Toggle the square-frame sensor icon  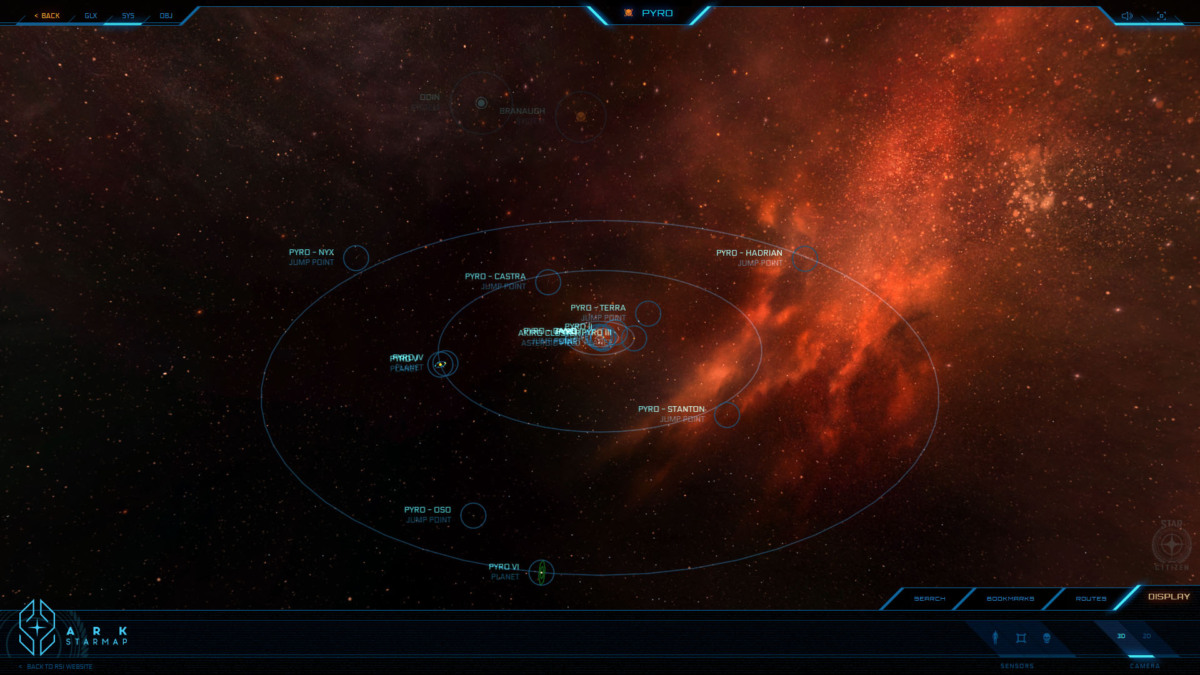[x=1021, y=638]
